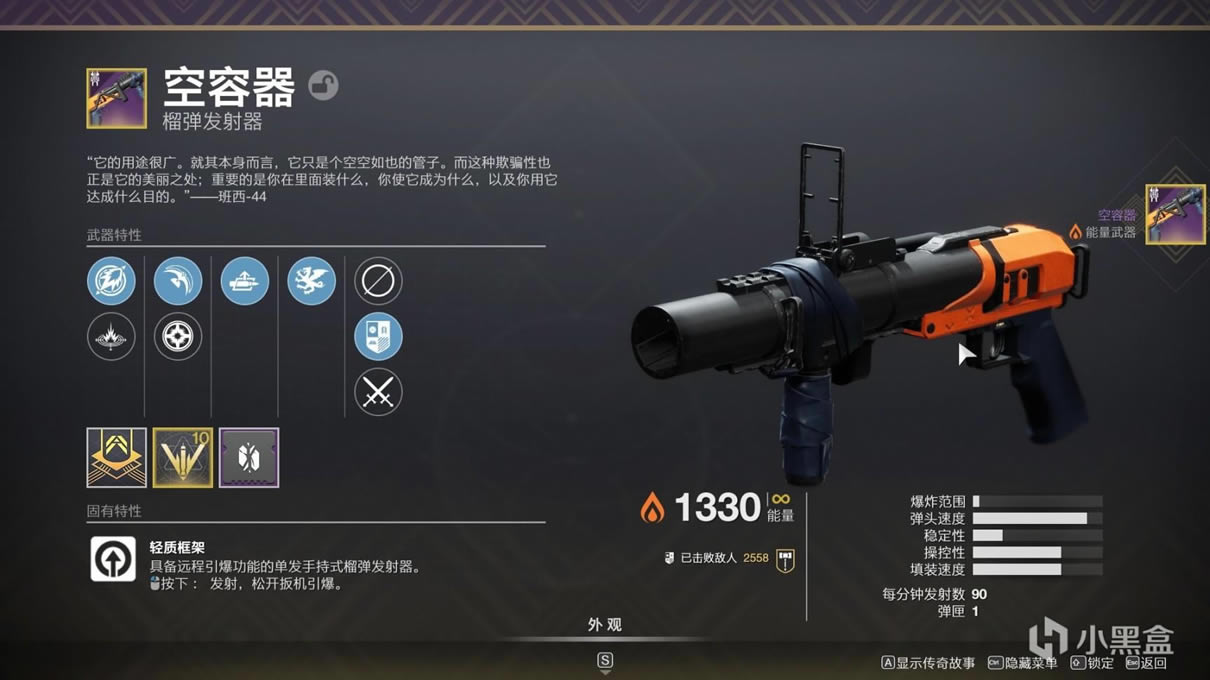The image size is (1210, 680).
Task: Choose the shield crest tracker option
Action: pyautogui.click(x=378, y=337)
